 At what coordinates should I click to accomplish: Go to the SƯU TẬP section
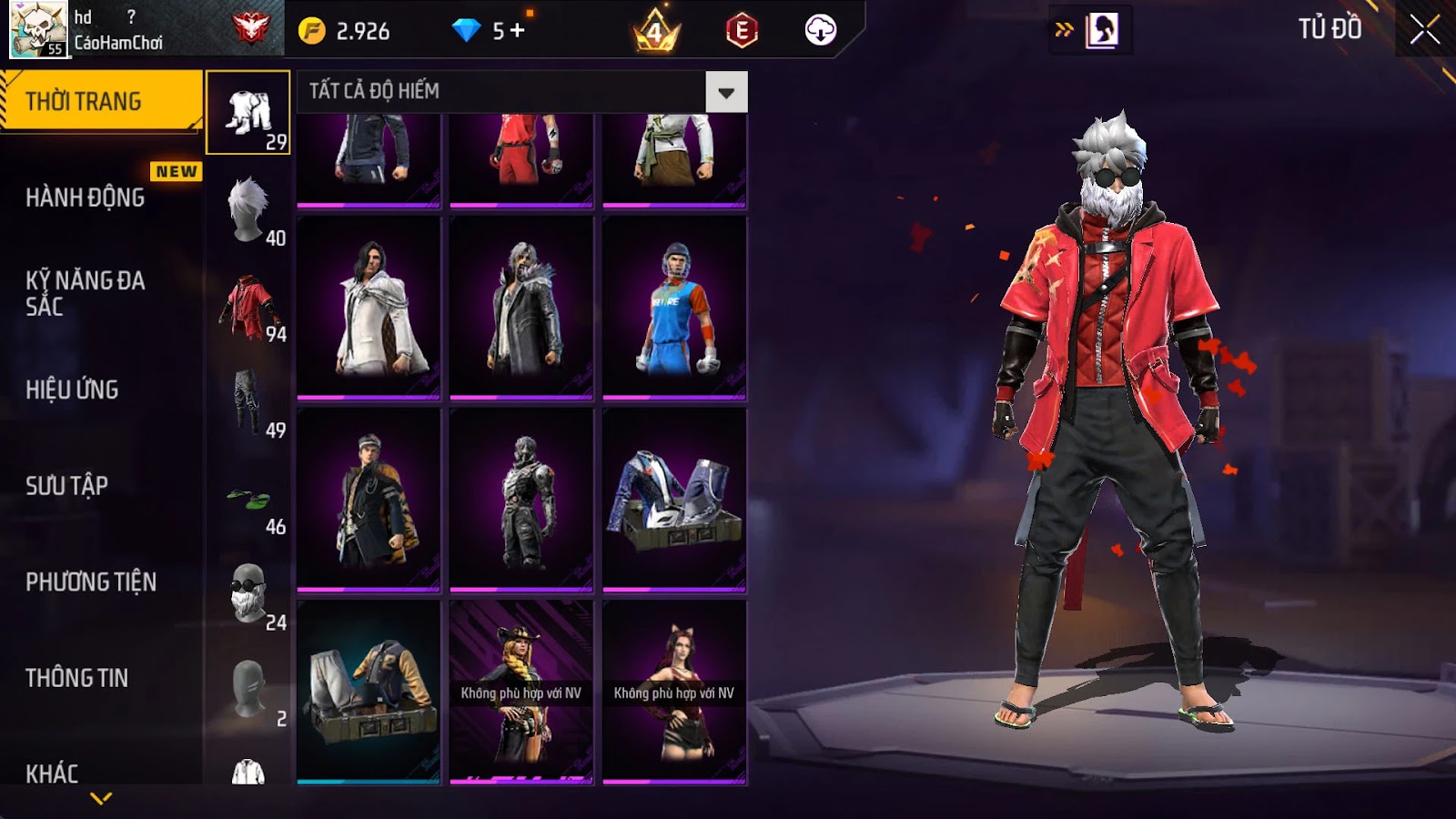67,485
